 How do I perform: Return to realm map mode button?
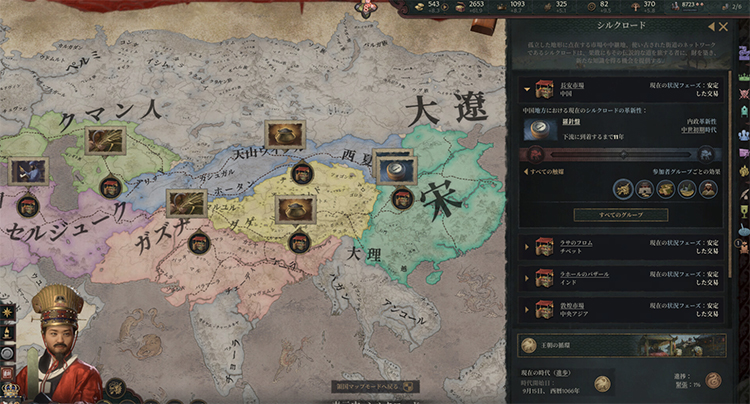[376, 386]
